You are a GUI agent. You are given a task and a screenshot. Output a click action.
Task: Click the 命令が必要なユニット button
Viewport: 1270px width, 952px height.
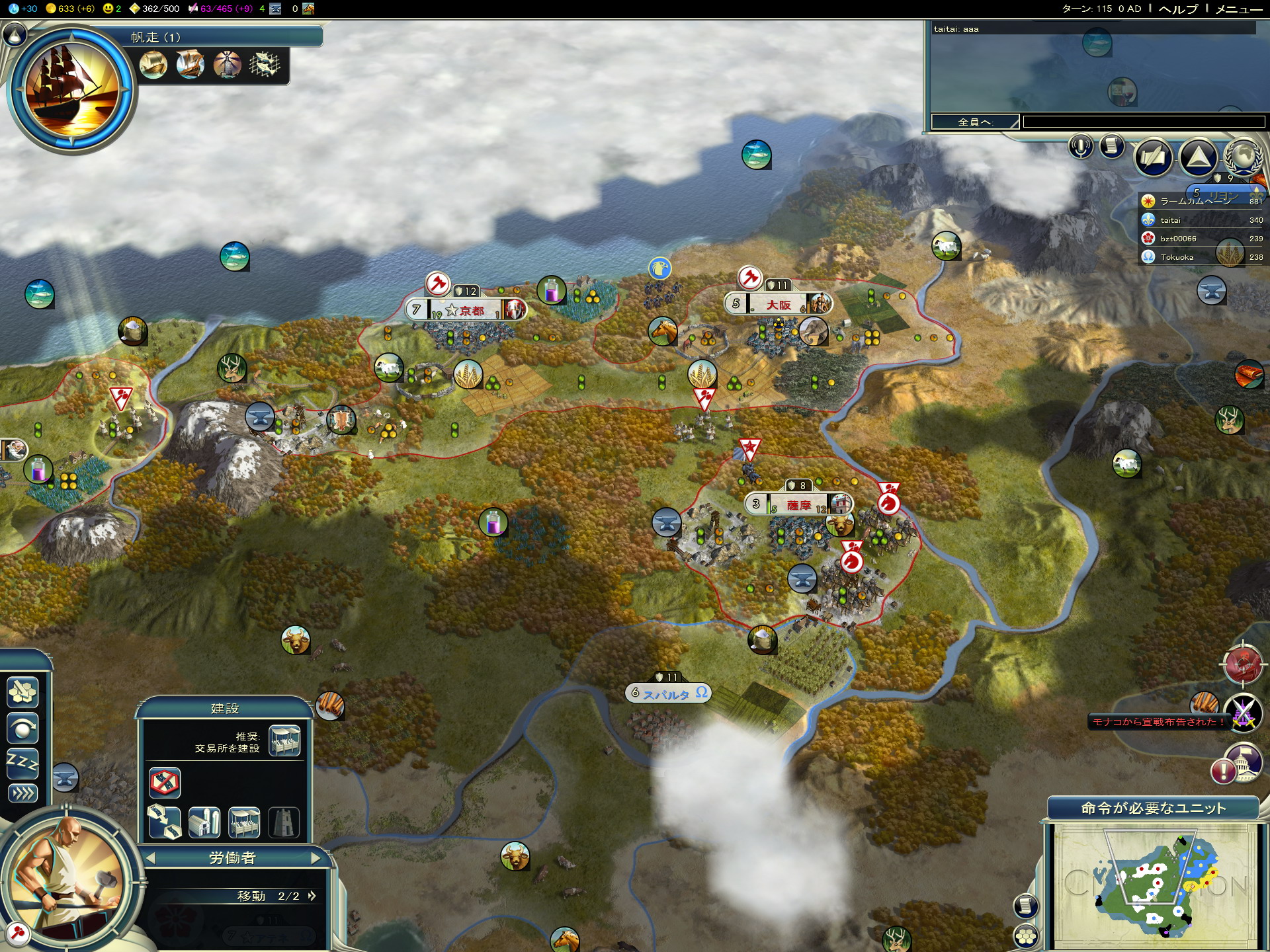coord(1153,808)
